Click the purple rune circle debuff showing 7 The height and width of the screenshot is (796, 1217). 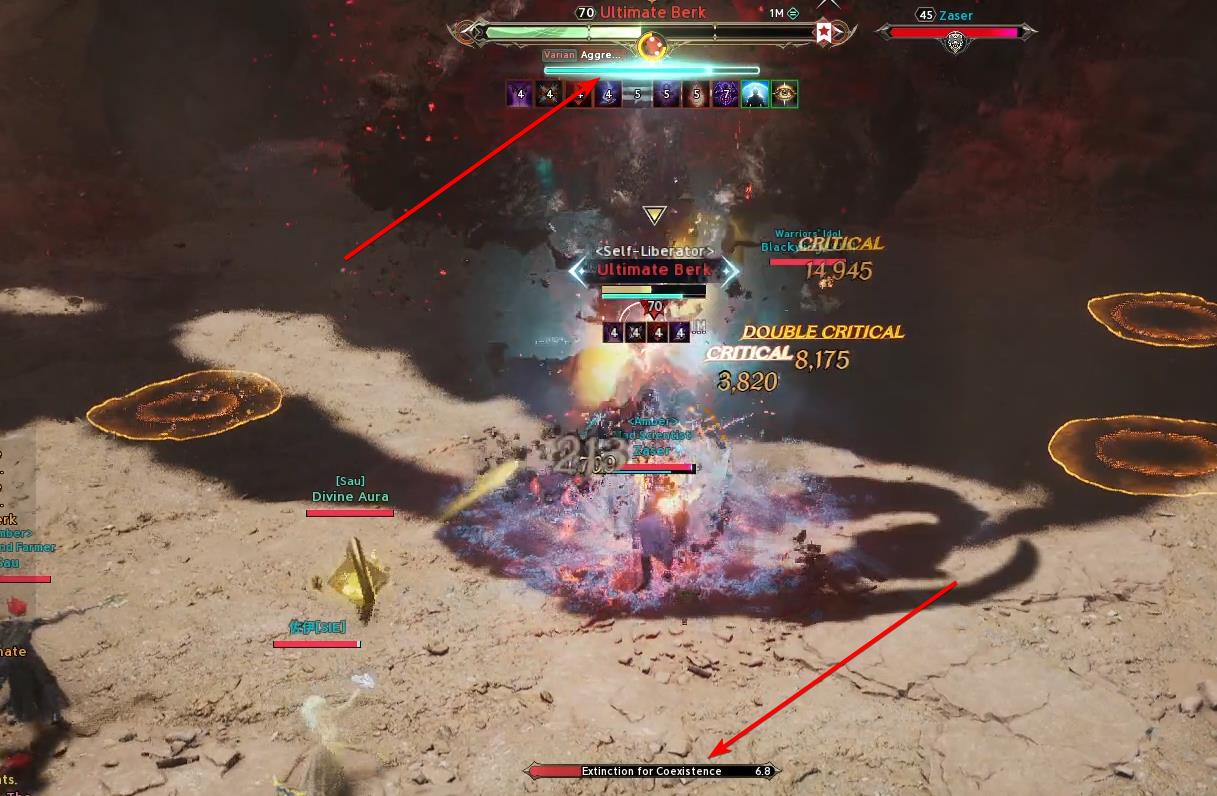[x=726, y=94]
